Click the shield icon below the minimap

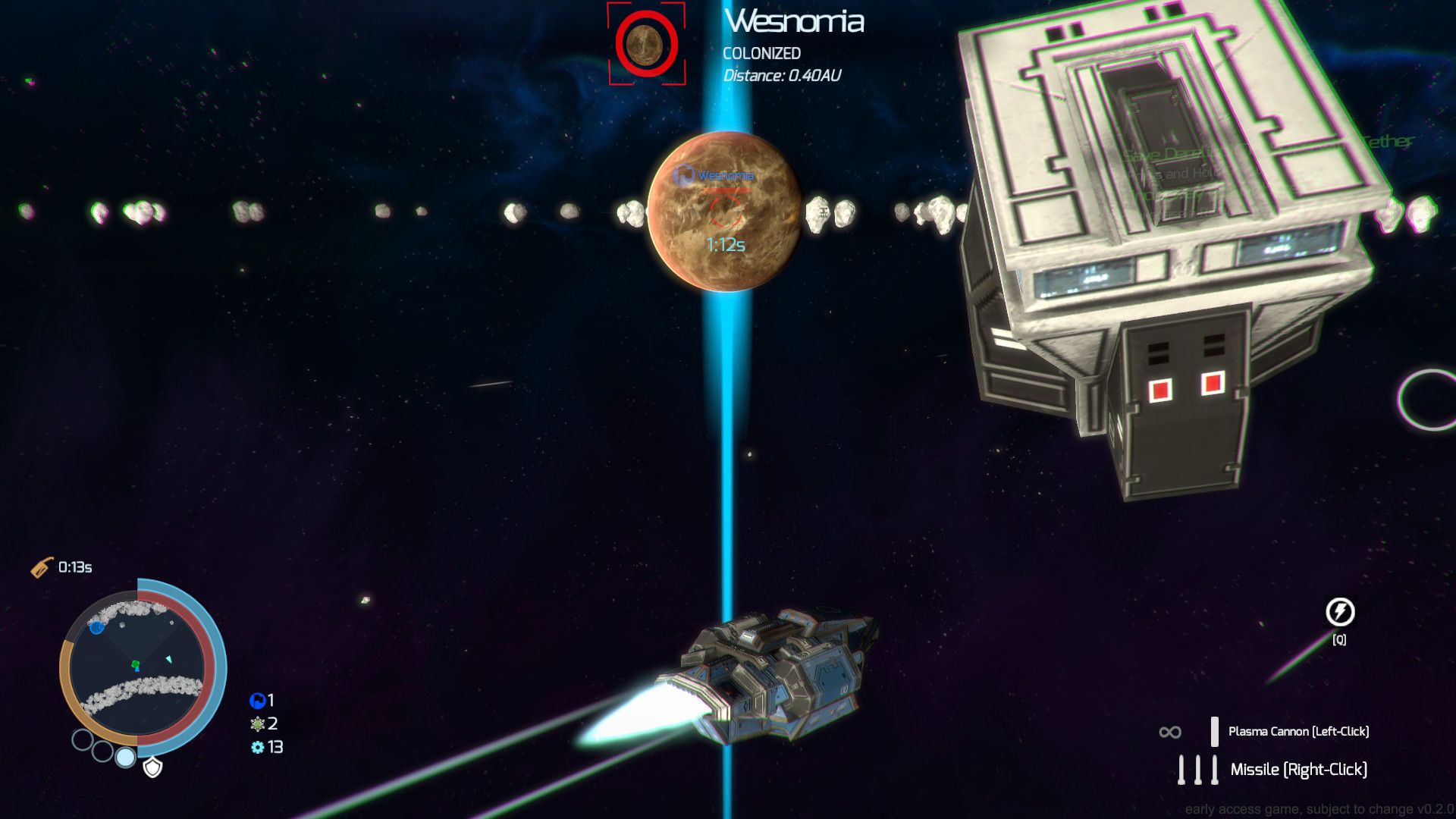(152, 767)
